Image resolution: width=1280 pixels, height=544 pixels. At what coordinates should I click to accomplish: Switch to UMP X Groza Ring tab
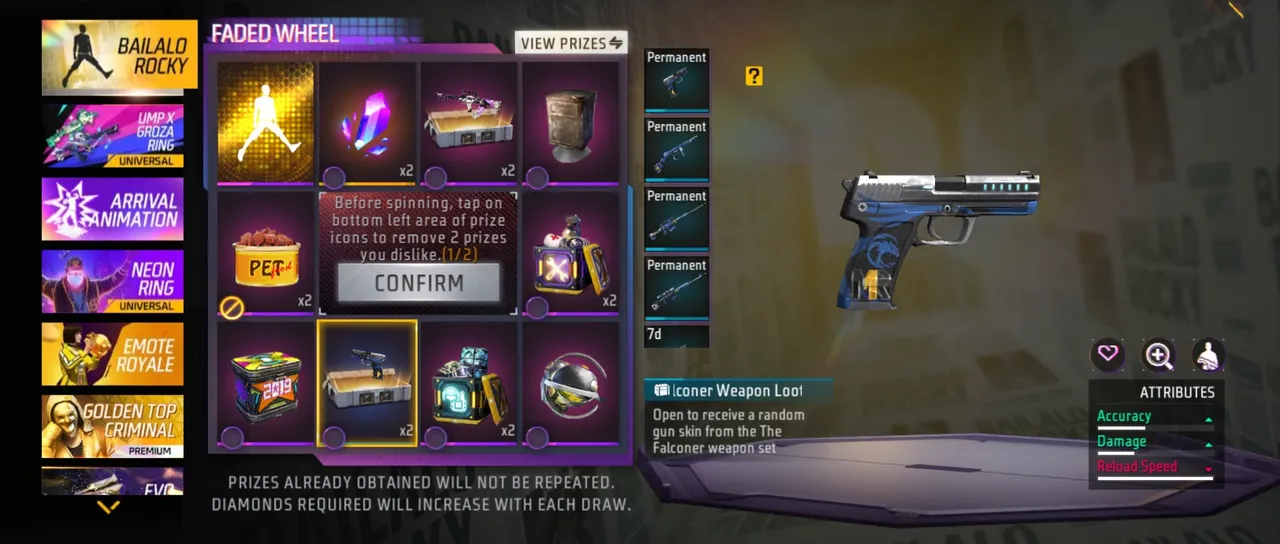(x=113, y=134)
